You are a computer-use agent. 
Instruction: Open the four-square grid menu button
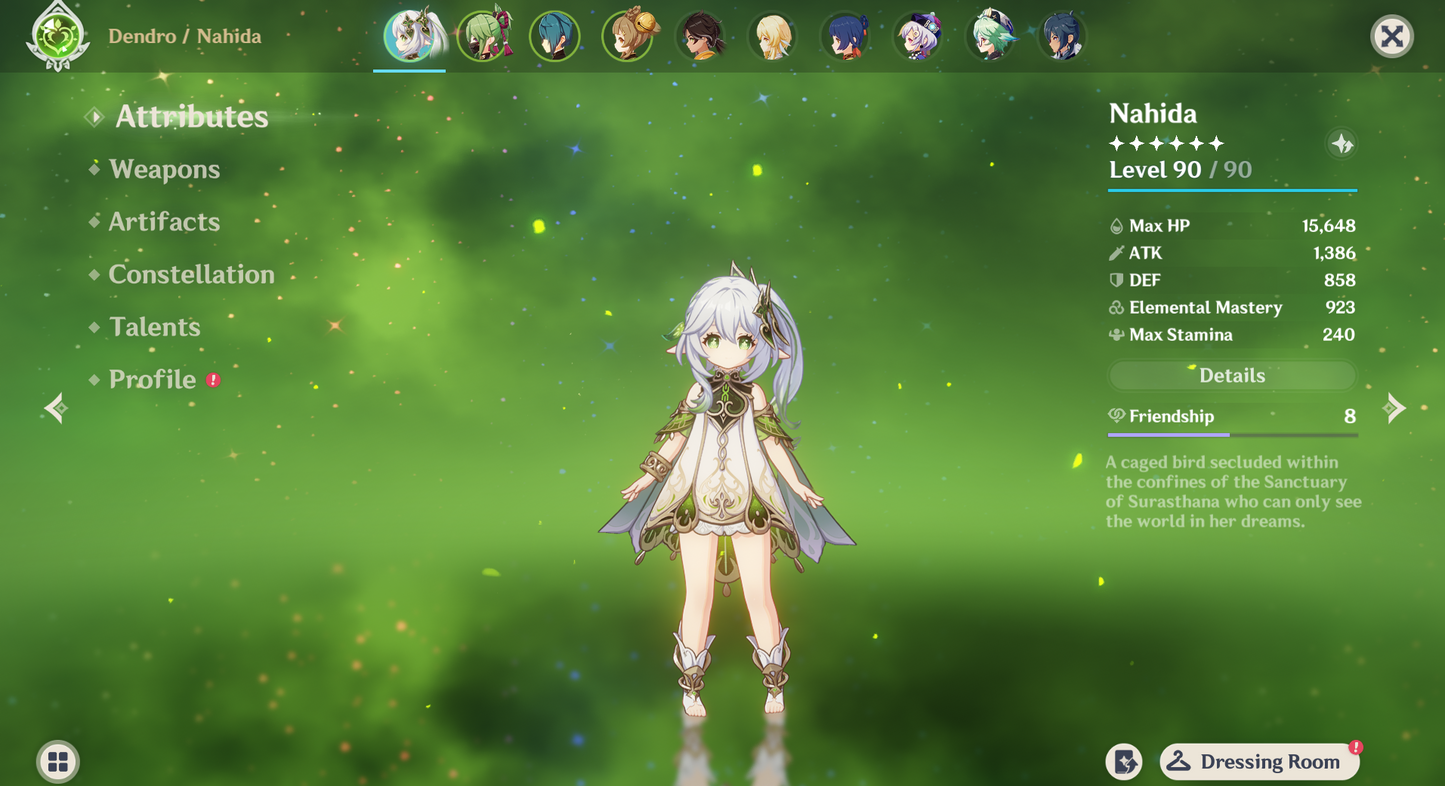click(58, 762)
